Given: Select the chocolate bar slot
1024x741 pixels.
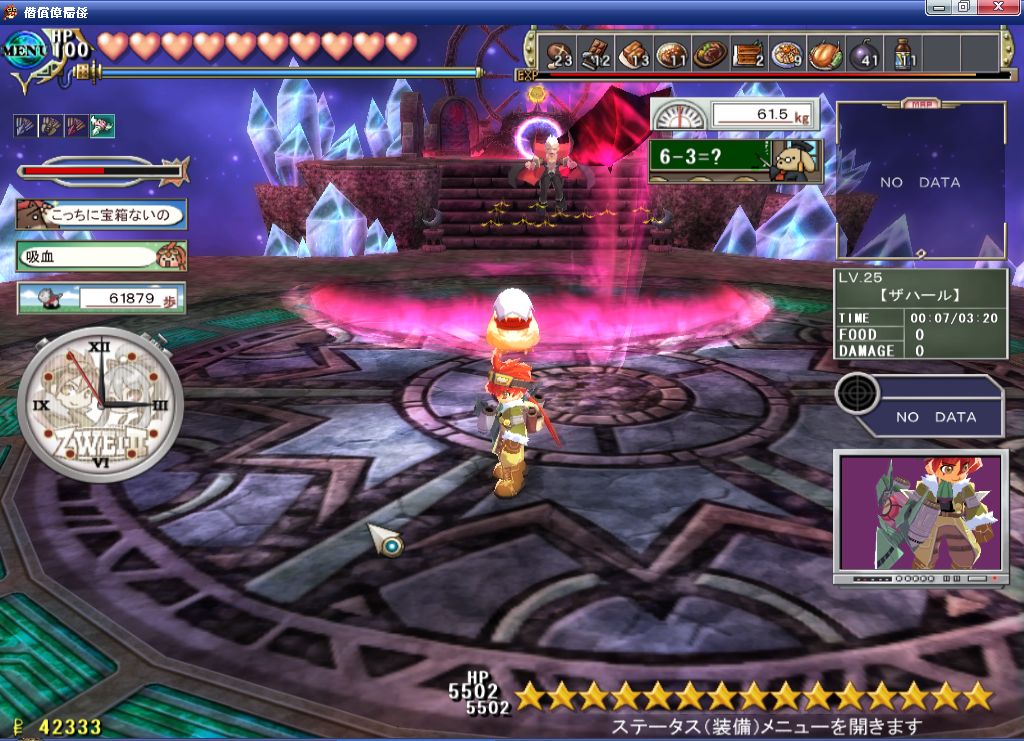Looking at the screenshot, I should pos(597,53).
